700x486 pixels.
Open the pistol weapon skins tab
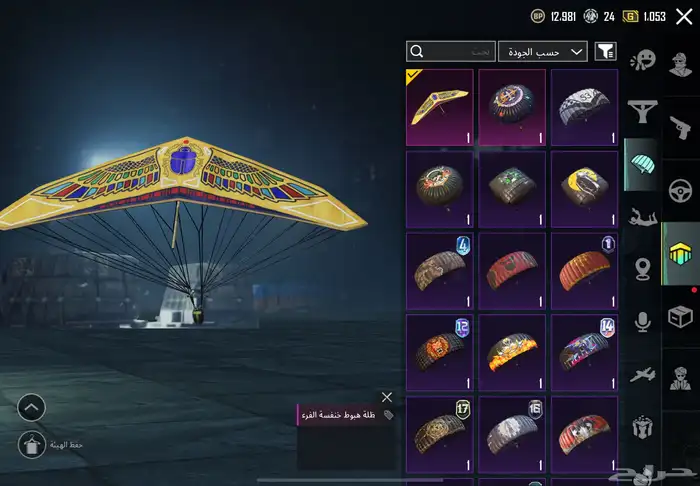click(x=681, y=128)
